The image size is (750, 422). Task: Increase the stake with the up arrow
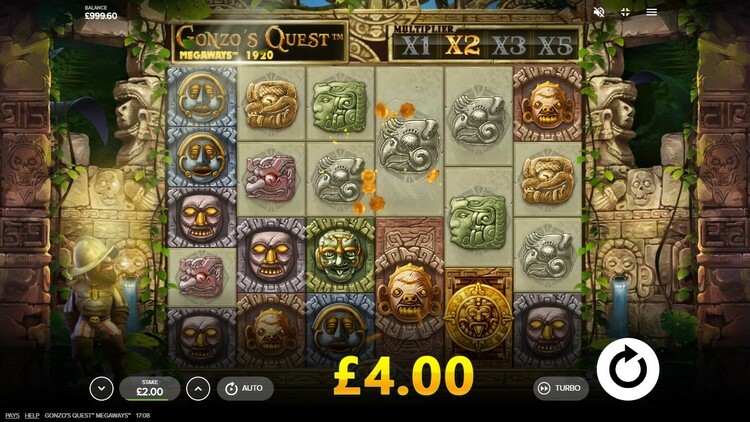click(x=198, y=388)
